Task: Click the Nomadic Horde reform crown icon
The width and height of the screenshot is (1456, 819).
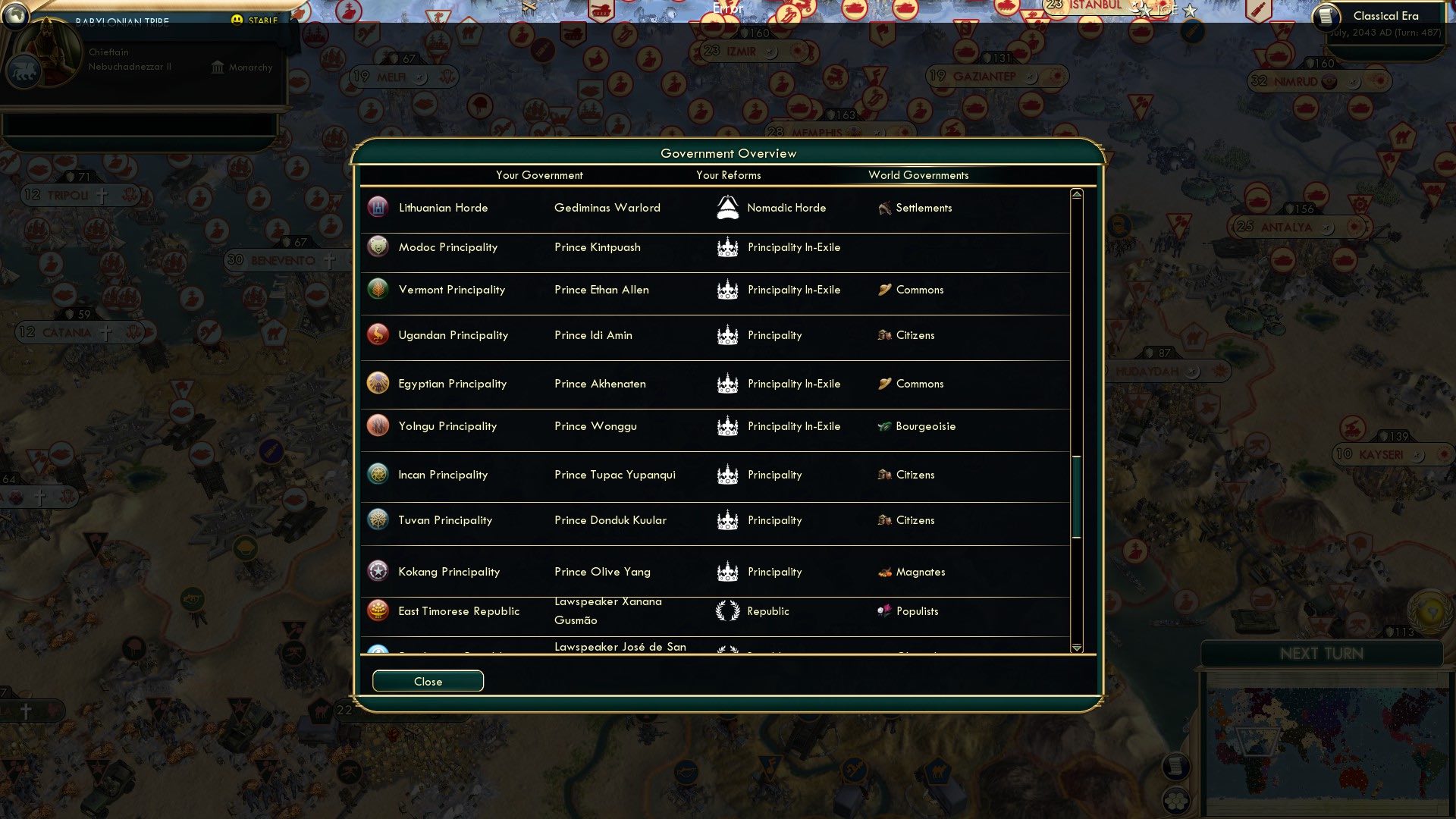Action: [x=727, y=206]
